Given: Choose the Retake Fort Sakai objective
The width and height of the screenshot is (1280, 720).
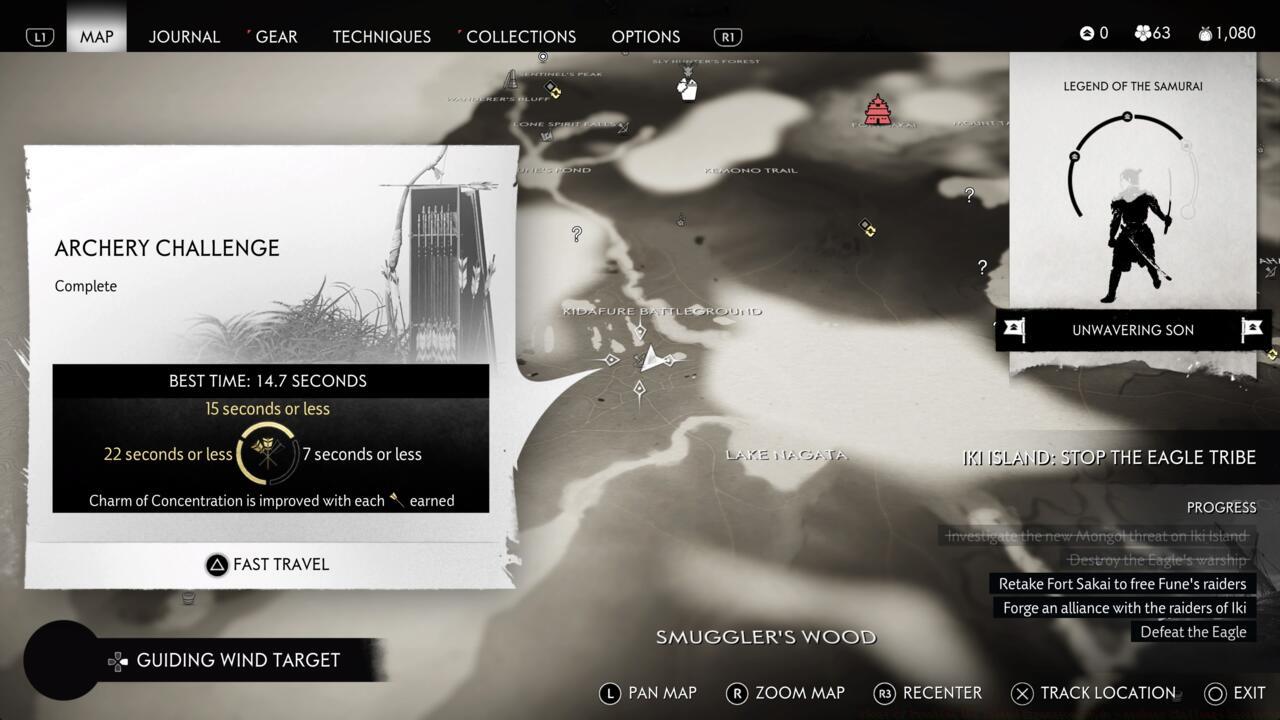Looking at the screenshot, I should [x=1122, y=584].
